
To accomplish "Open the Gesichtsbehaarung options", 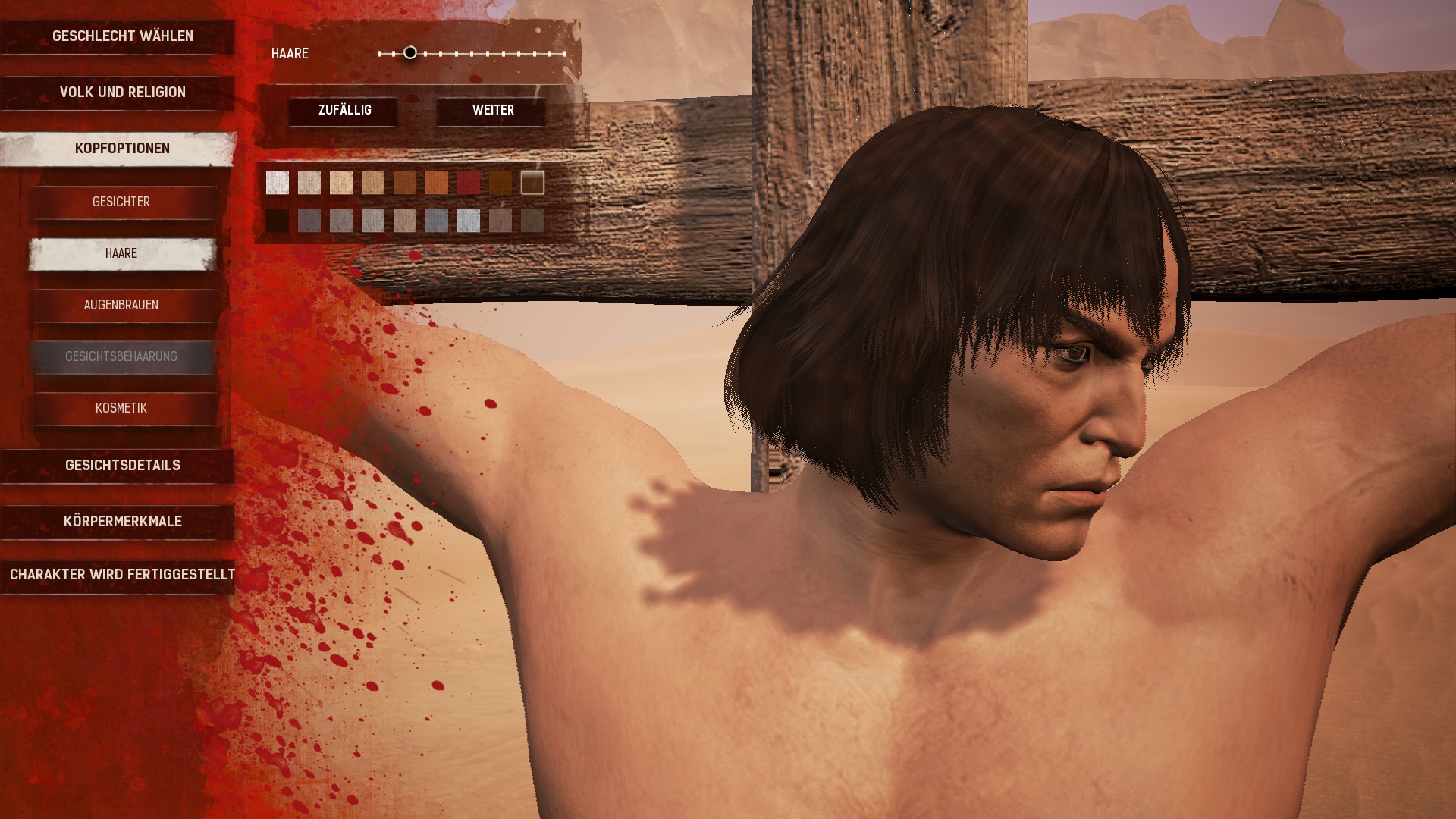I will coord(121,356).
